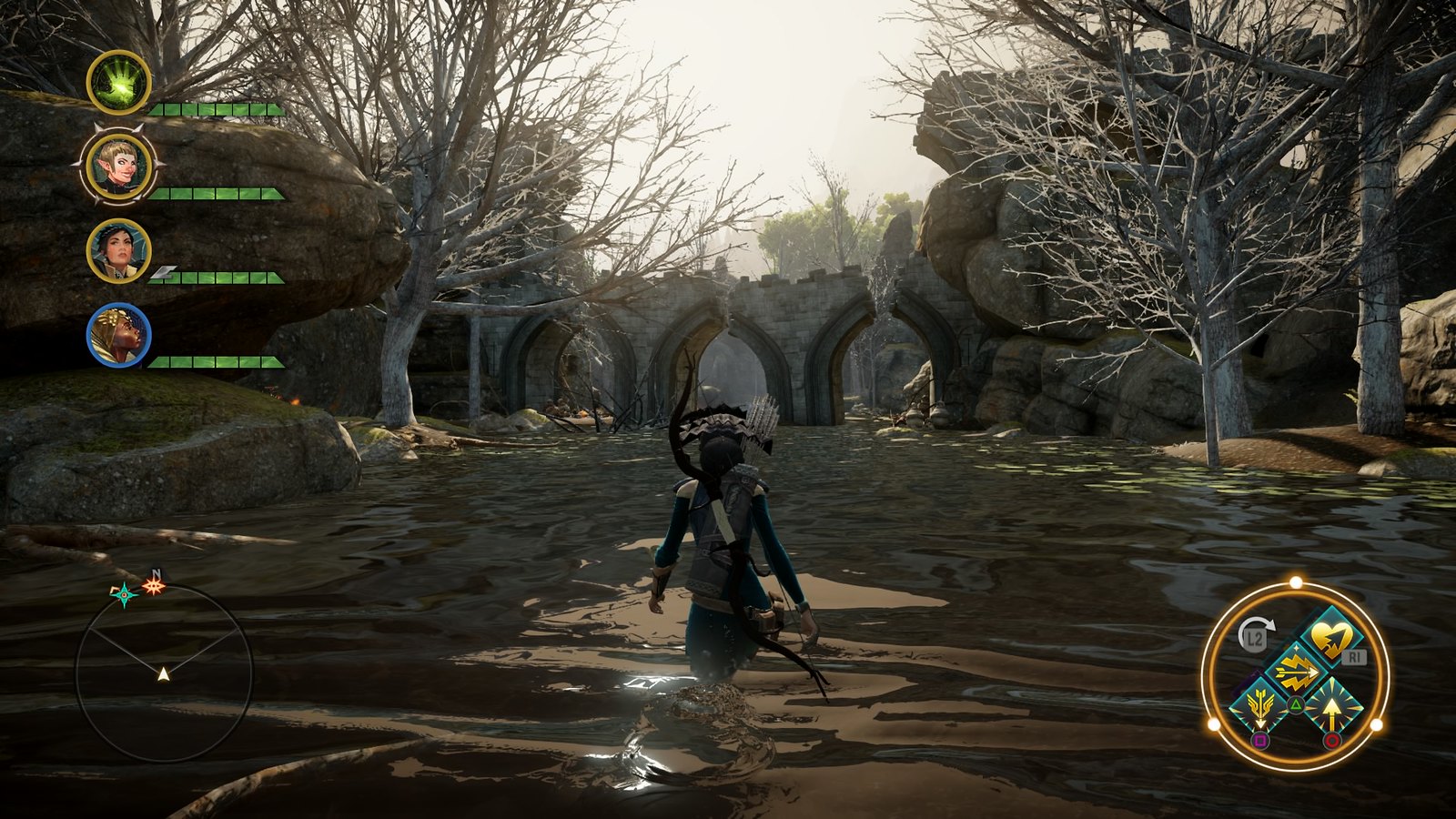Click the red Circle button prompt
The height and width of the screenshot is (819, 1456).
[1332, 739]
